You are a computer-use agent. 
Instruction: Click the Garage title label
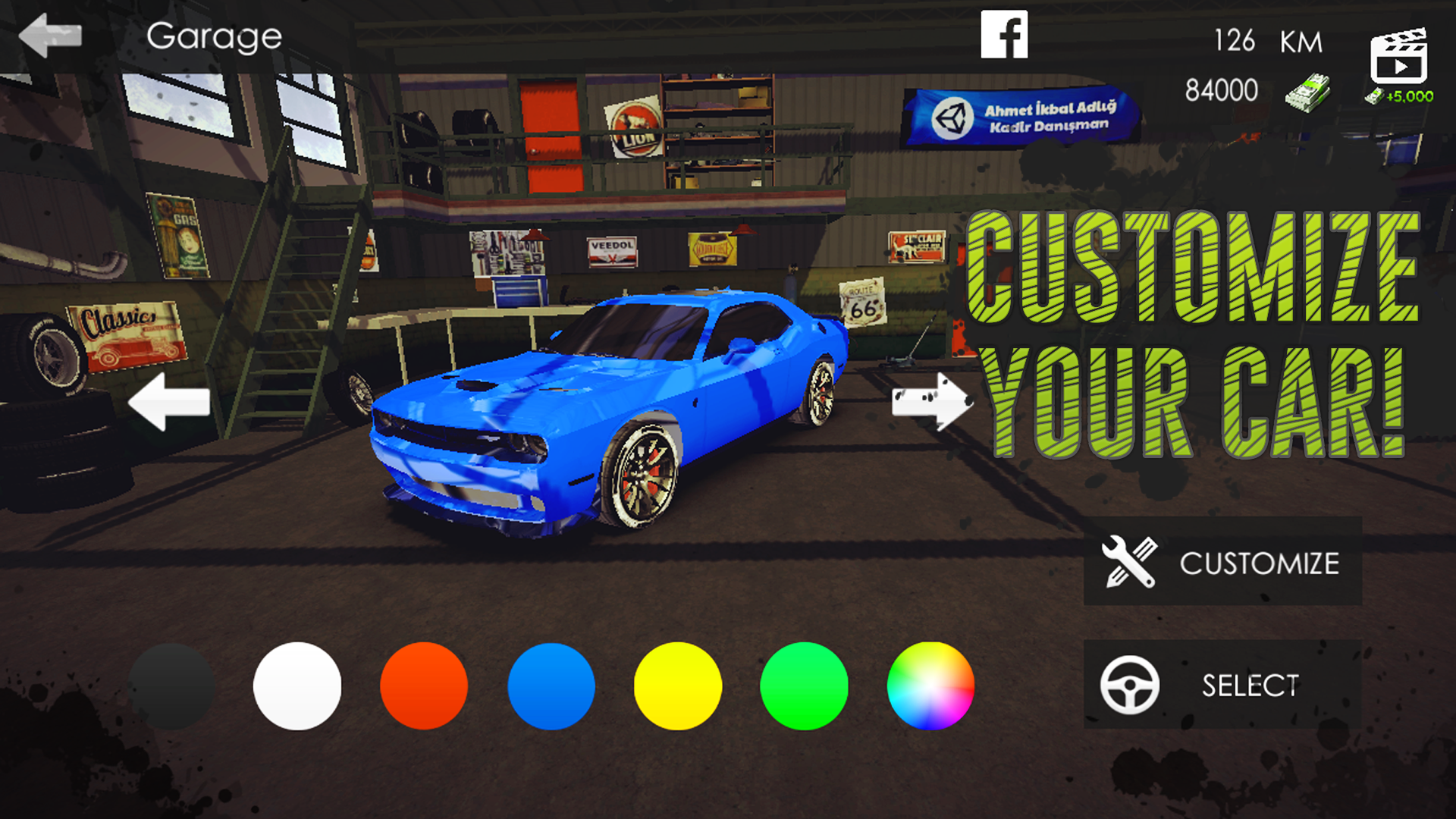pyautogui.click(x=215, y=33)
